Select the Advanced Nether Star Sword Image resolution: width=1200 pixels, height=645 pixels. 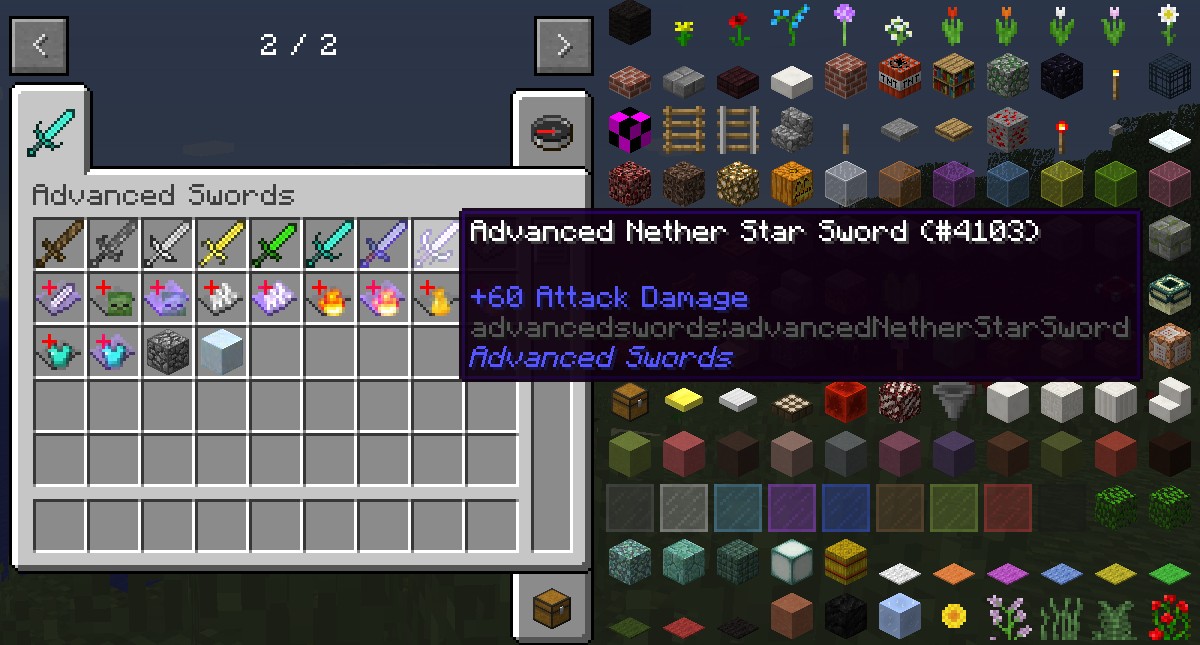click(438, 244)
